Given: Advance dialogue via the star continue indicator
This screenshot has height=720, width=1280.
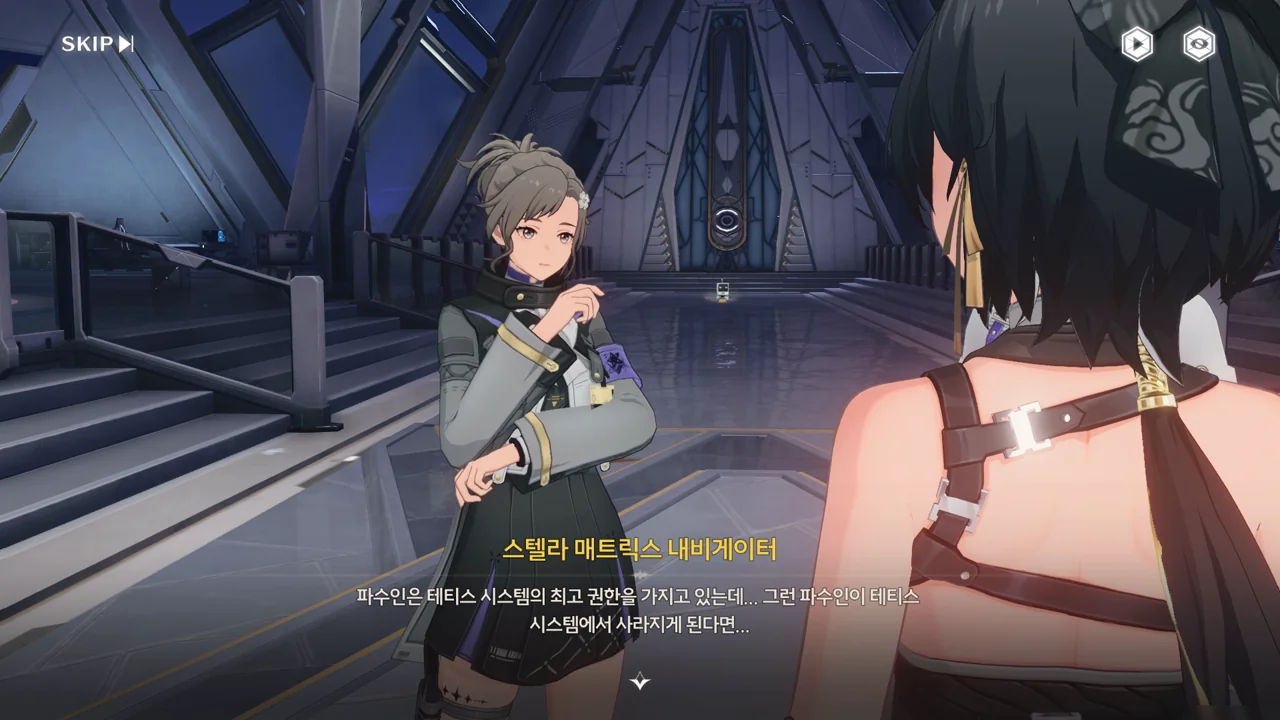Looking at the screenshot, I should point(640,682).
